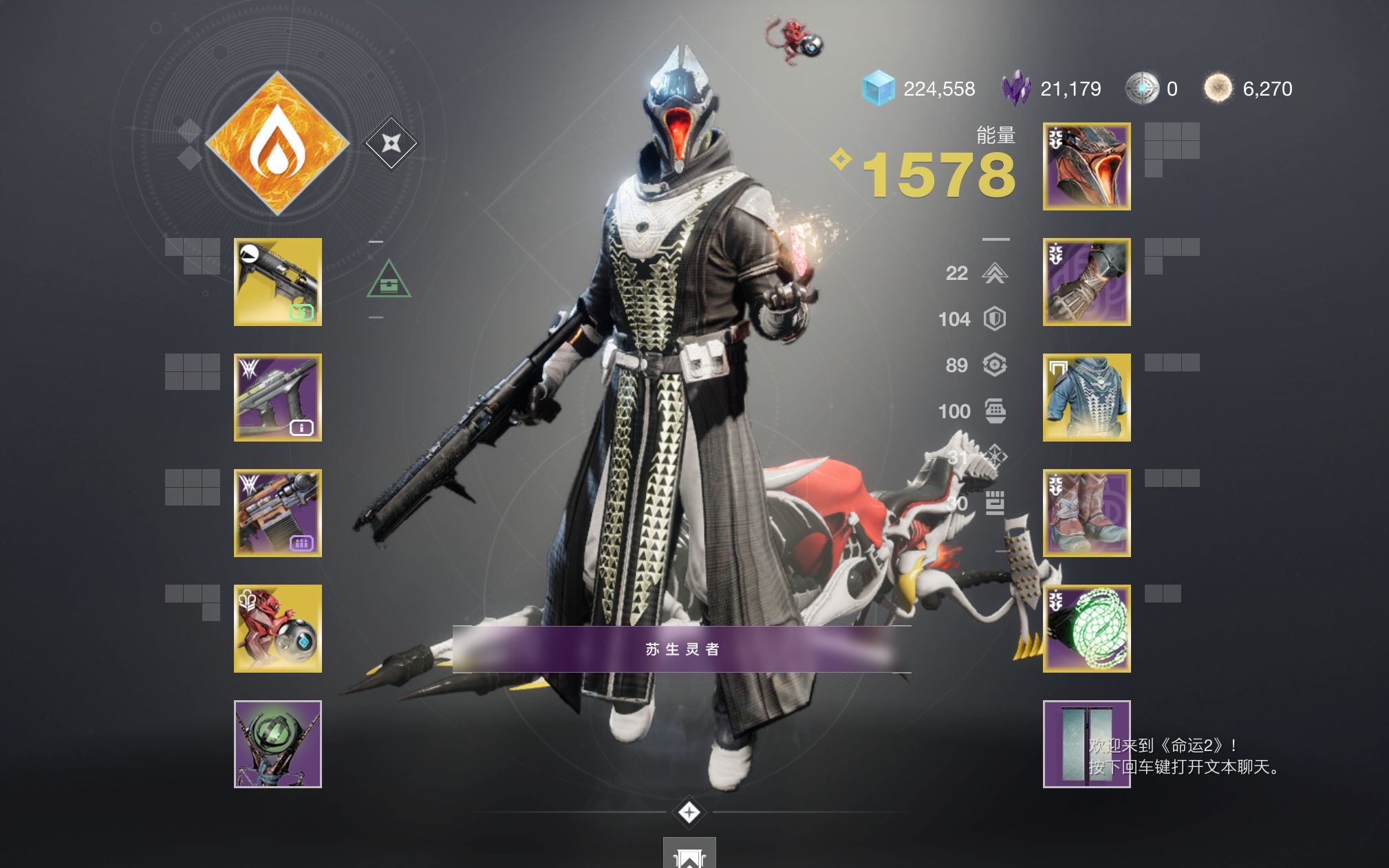Image resolution: width=1389 pixels, height=868 pixels.
Task: Select the power weapon slot
Action: [x=278, y=513]
